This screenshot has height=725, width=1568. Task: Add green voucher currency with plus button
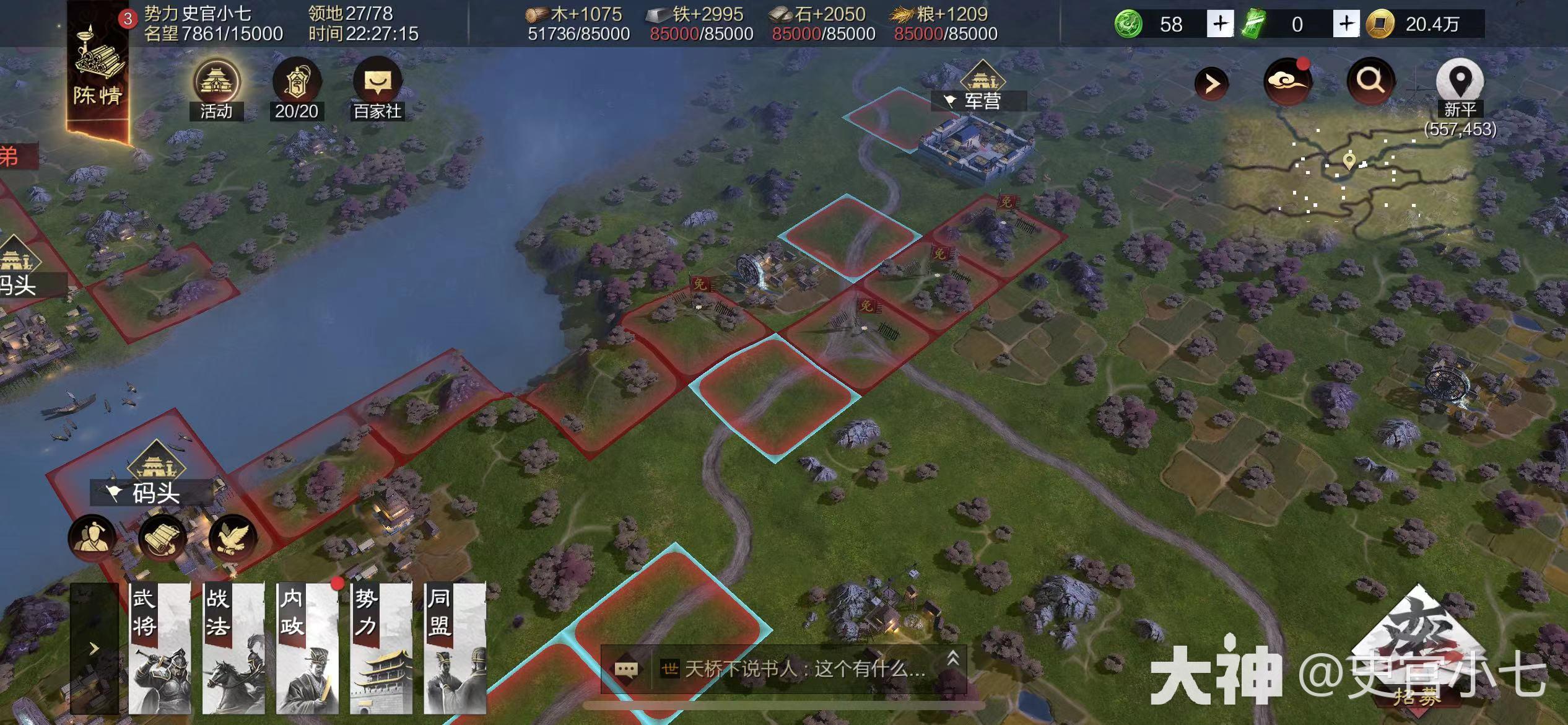(1346, 24)
